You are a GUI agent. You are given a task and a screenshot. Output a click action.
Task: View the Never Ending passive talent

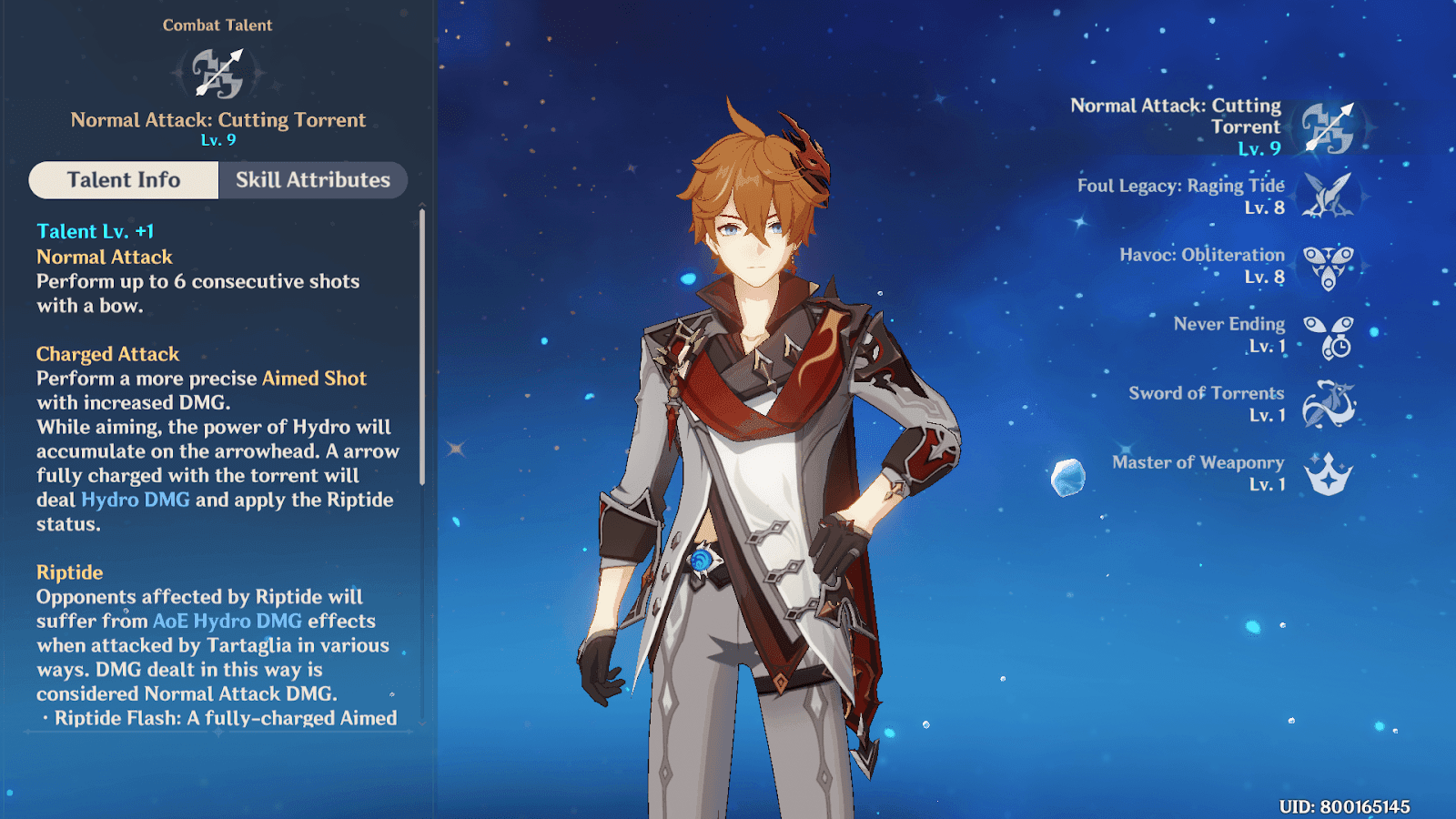click(x=1328, y=336)
